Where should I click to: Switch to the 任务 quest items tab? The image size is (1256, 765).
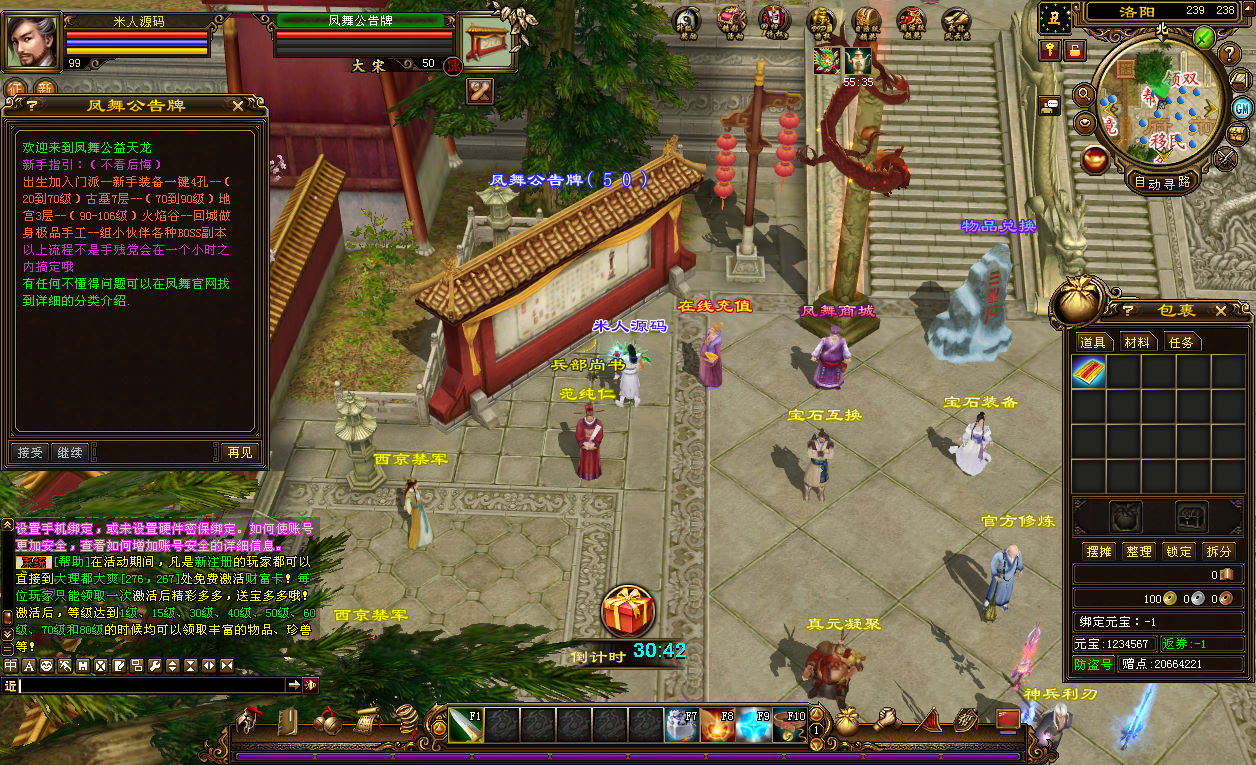[1181, 342]
